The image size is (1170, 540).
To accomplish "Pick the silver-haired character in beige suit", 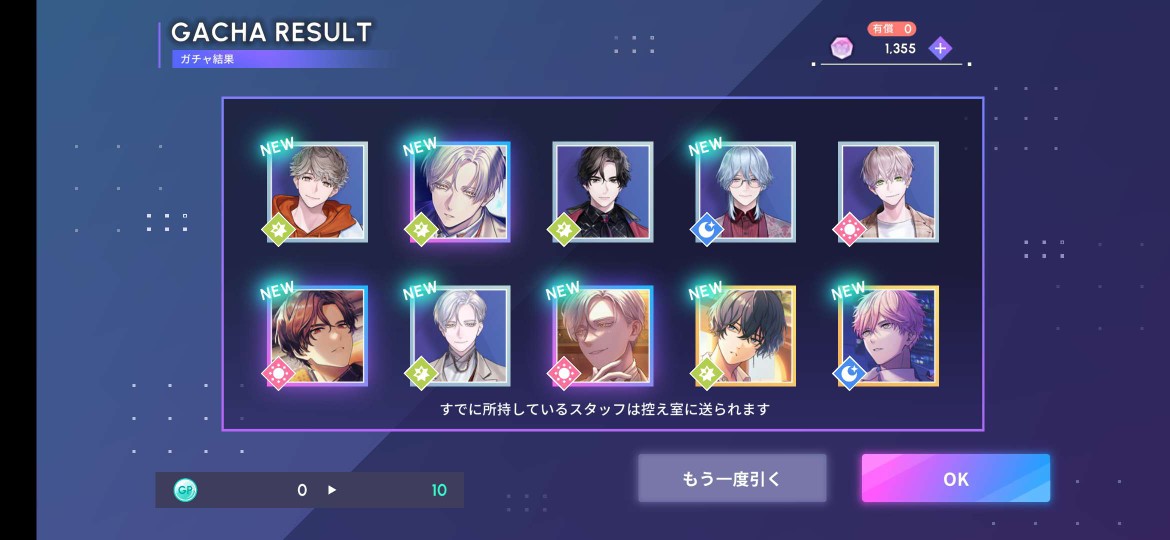I will pos(460,336).
